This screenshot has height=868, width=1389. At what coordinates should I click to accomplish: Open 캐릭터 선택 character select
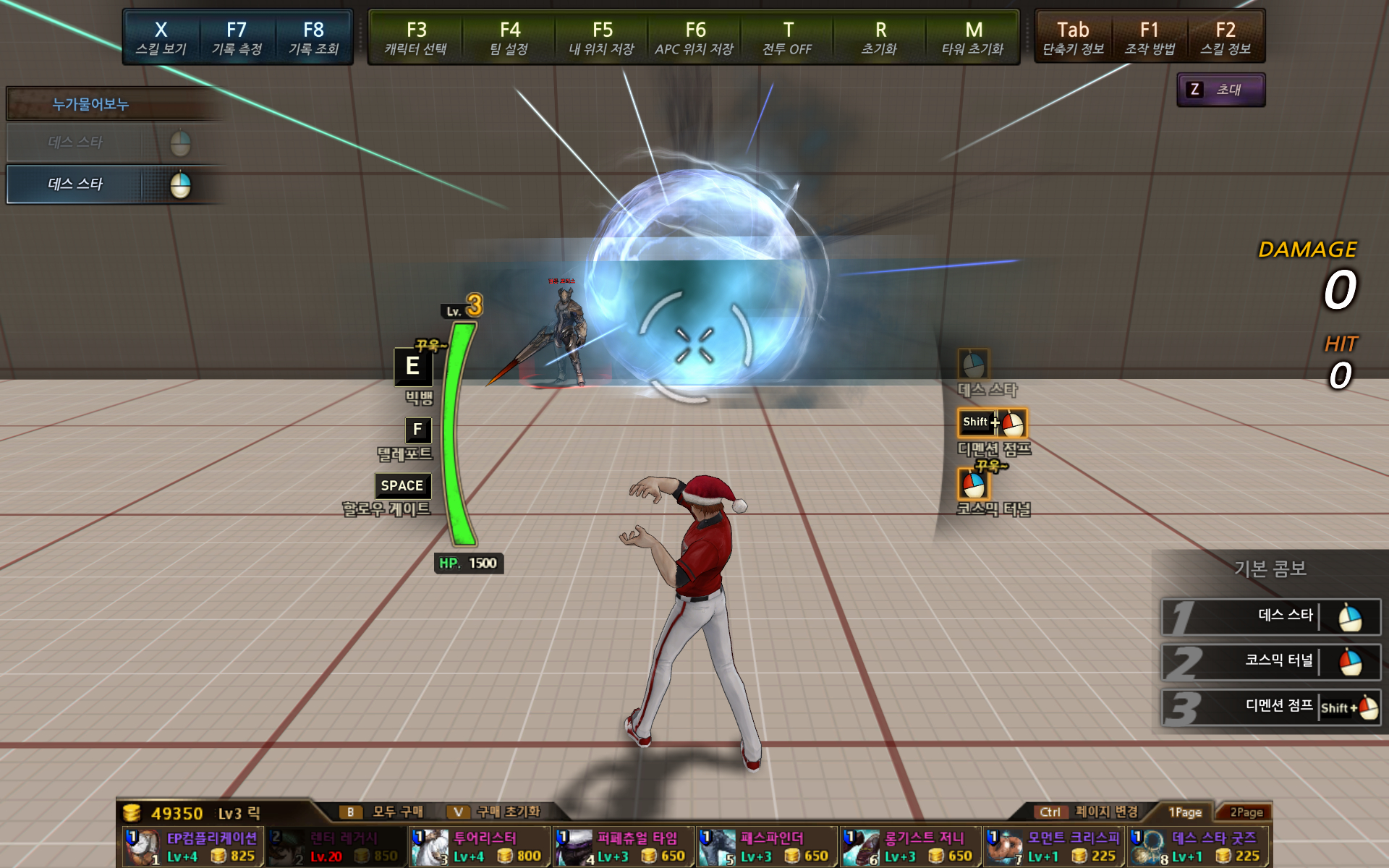[416, 38]
